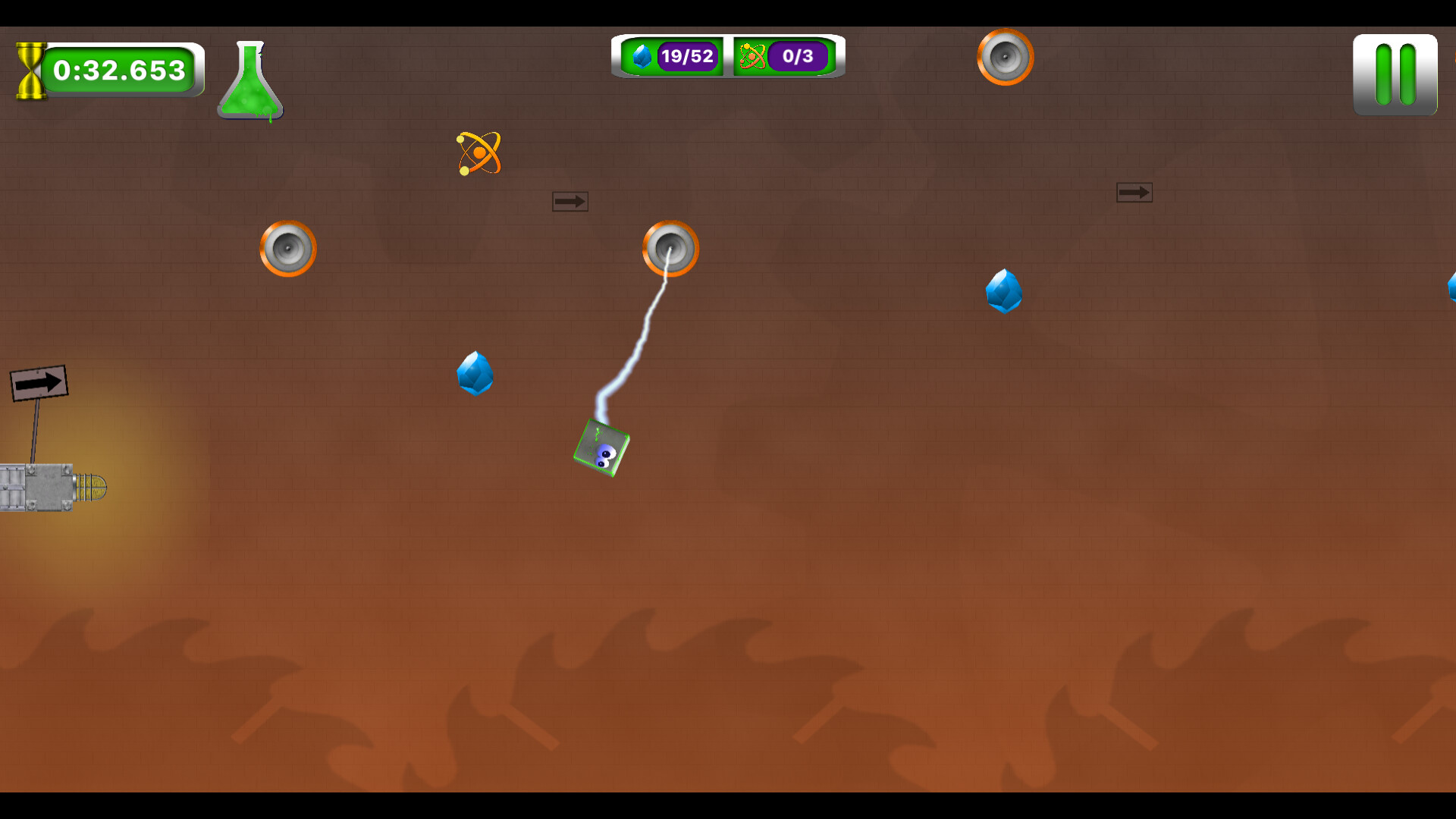Click the orange portal near the top right
Image resolution: width=1456 pixels, height=819 pixels.
[x=1005, y=58]
